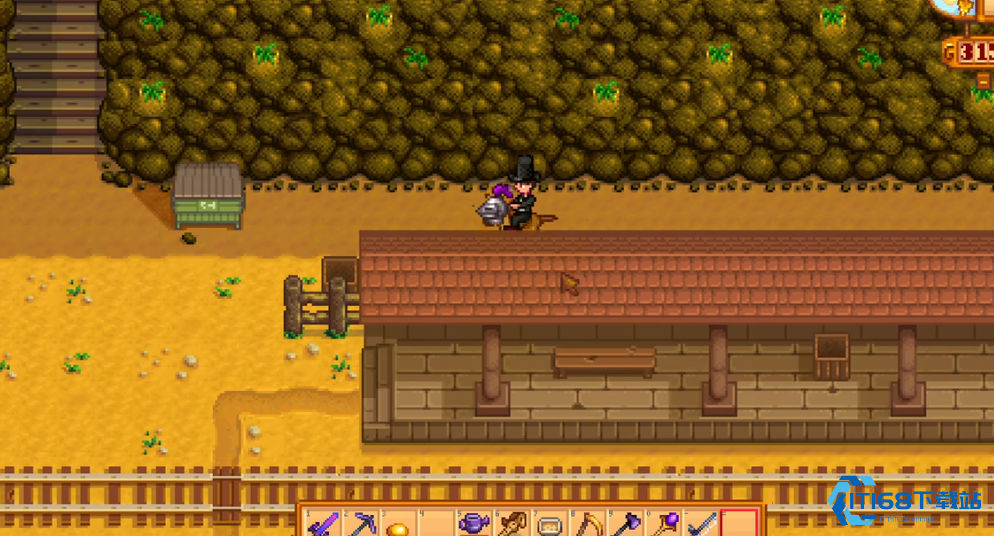This screenshot has height=536, width=994.
Task: Click the red-outlined empty hotbar slot
Action: coord(740,524)
